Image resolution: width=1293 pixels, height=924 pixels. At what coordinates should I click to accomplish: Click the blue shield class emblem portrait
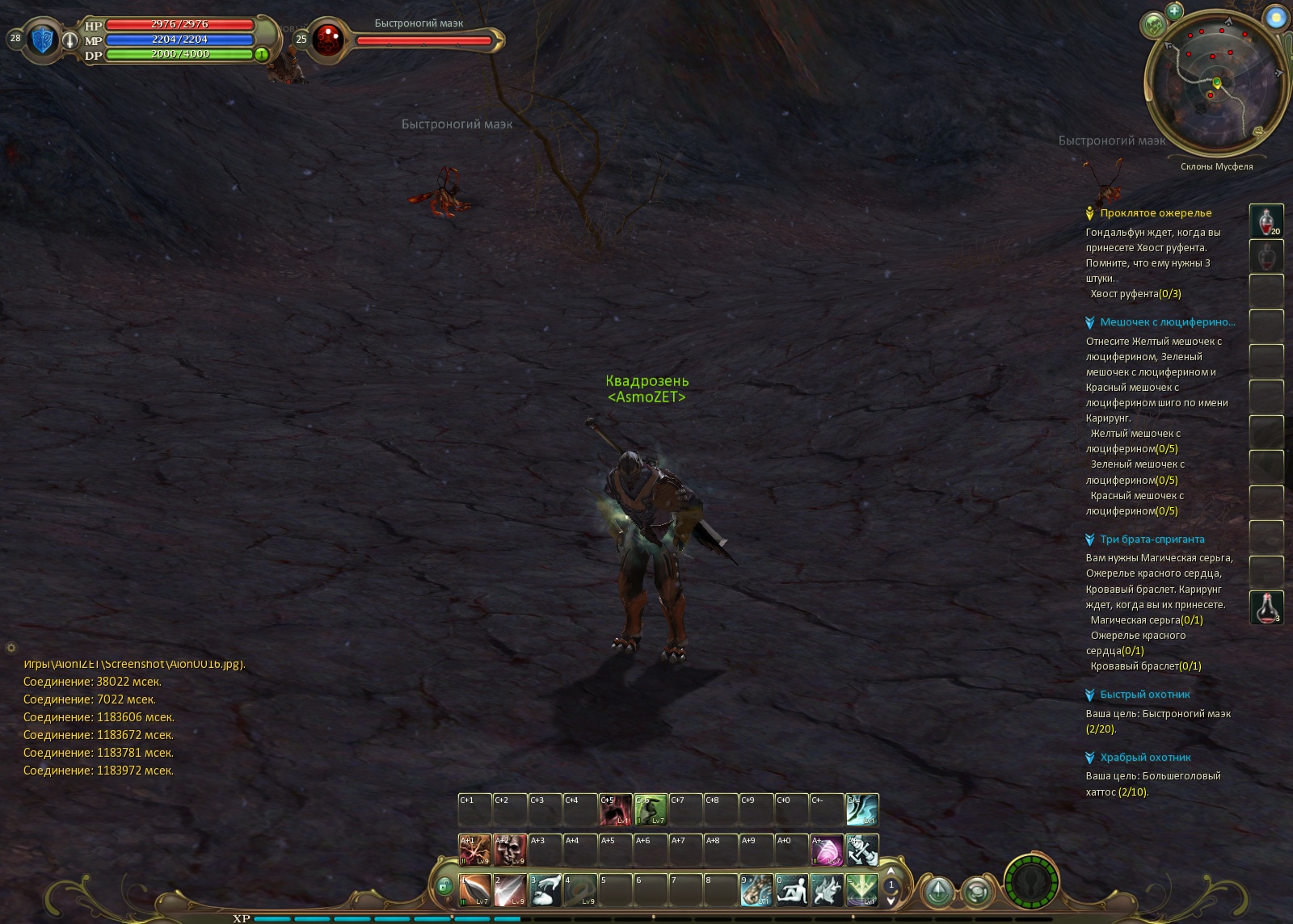tap(43, 39)
